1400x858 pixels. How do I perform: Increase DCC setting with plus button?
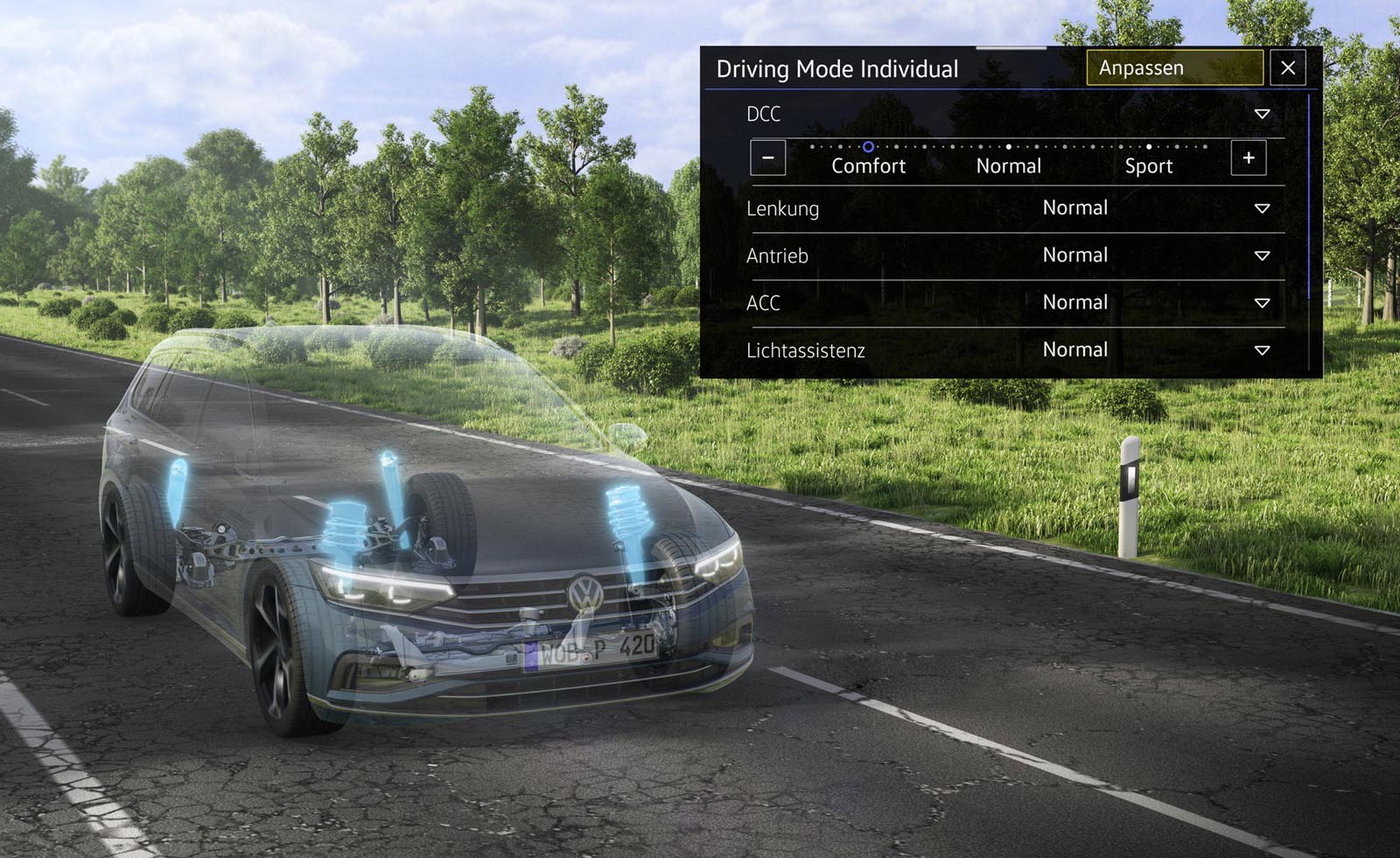(x=1248, y=158)
